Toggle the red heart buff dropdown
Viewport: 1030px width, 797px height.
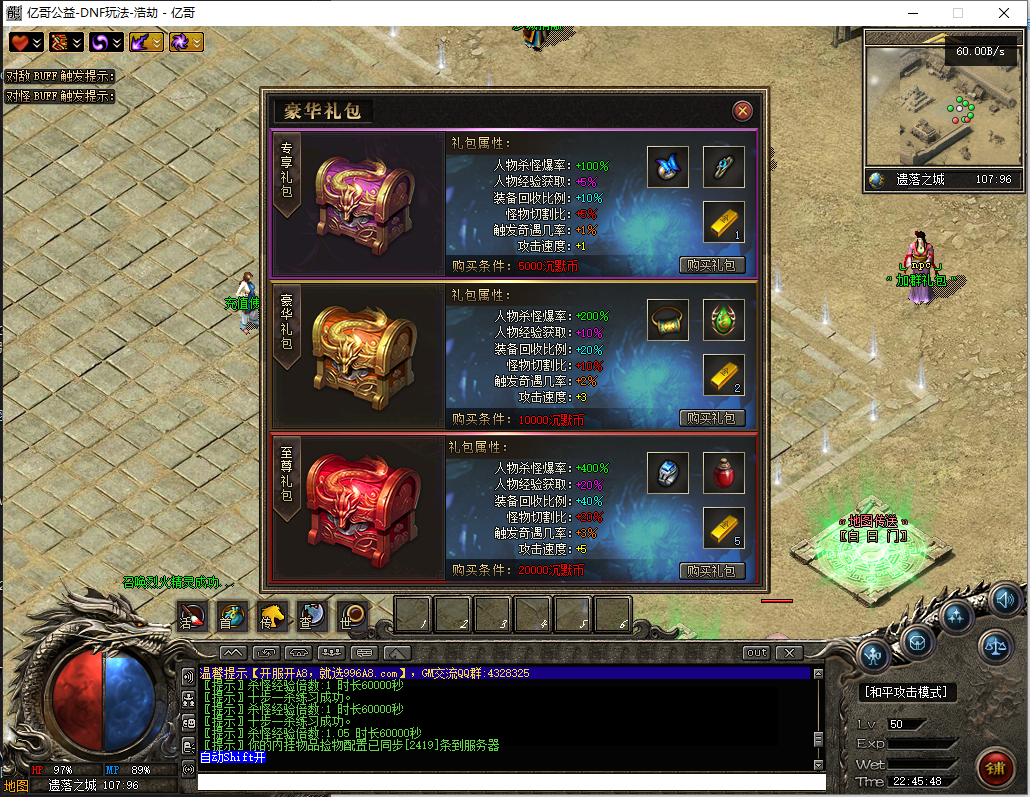click(x=27, y=42)
